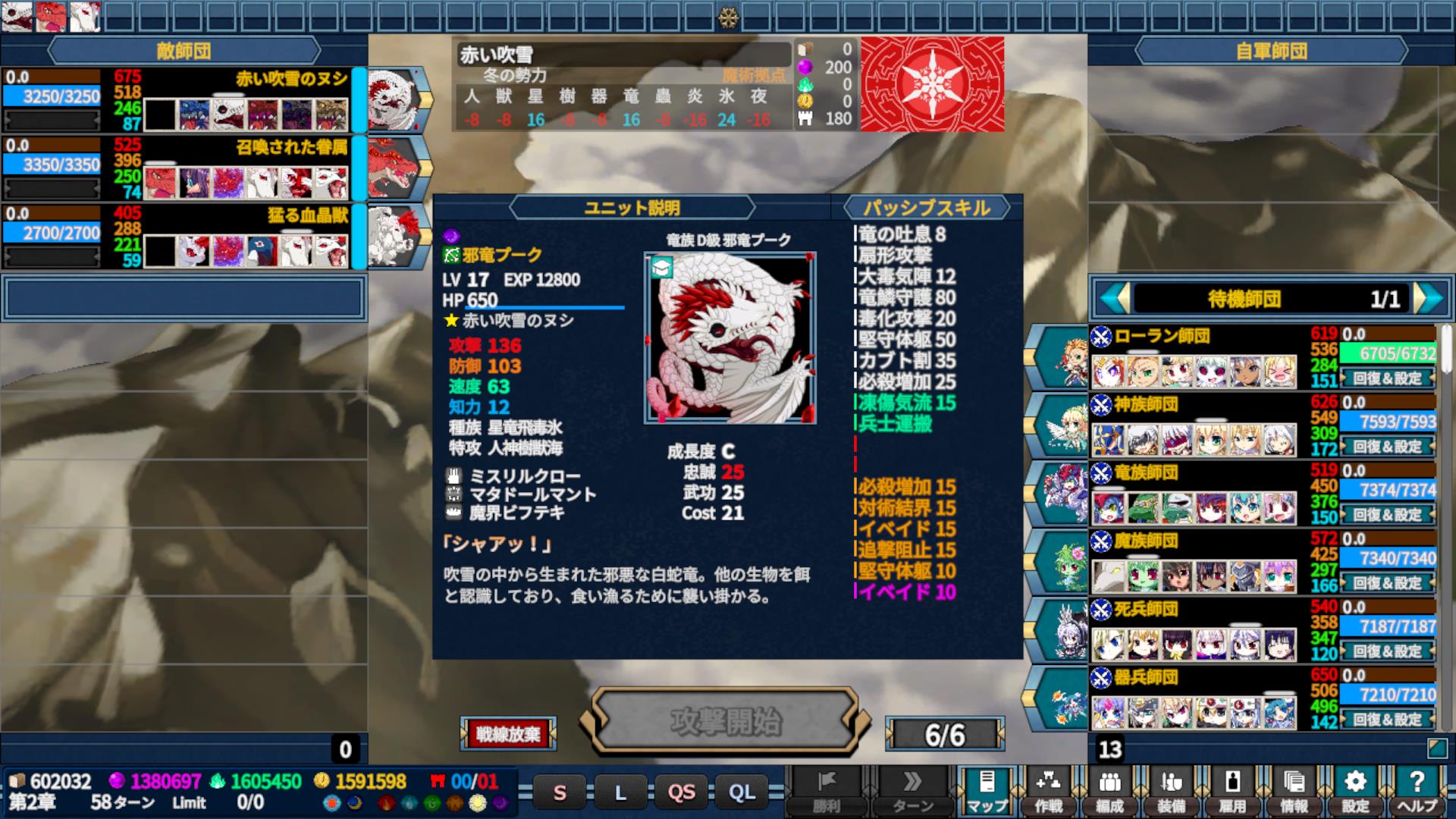Start the battle with 攻撃開始
Viewport: 1456px width, 819px height.
coord(726,721)
